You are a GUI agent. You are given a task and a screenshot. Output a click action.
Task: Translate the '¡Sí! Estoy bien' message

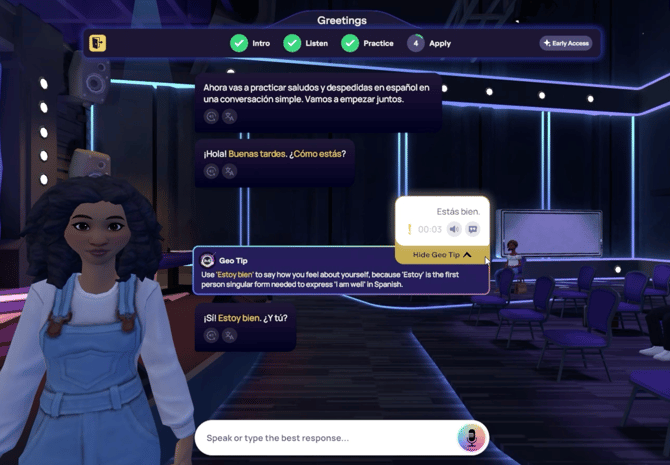[230, 335]
